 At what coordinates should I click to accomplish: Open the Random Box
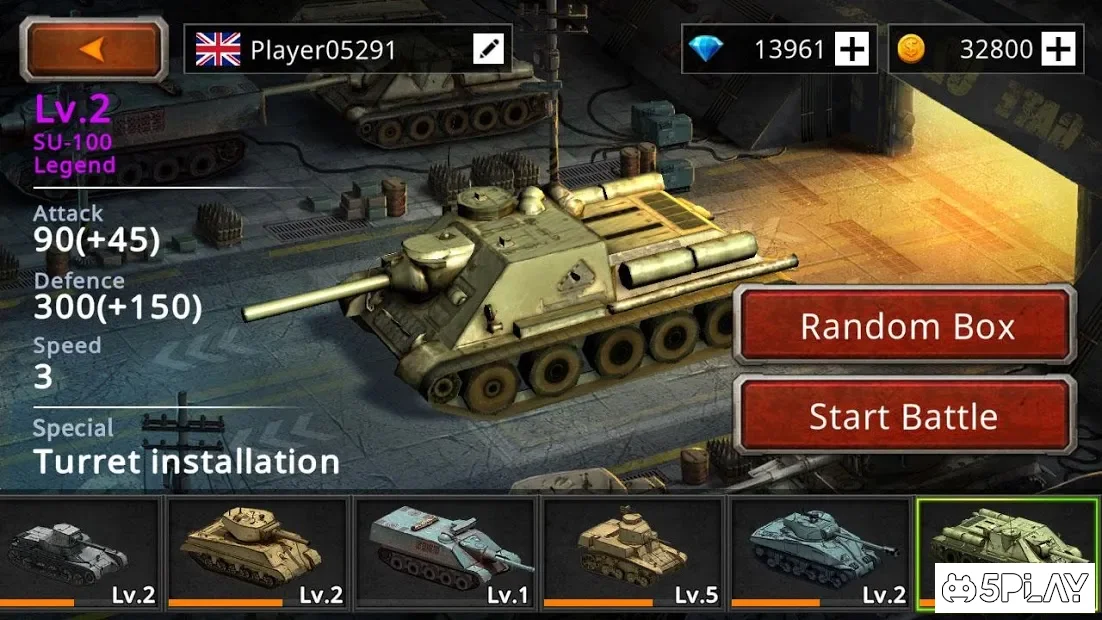906,326
